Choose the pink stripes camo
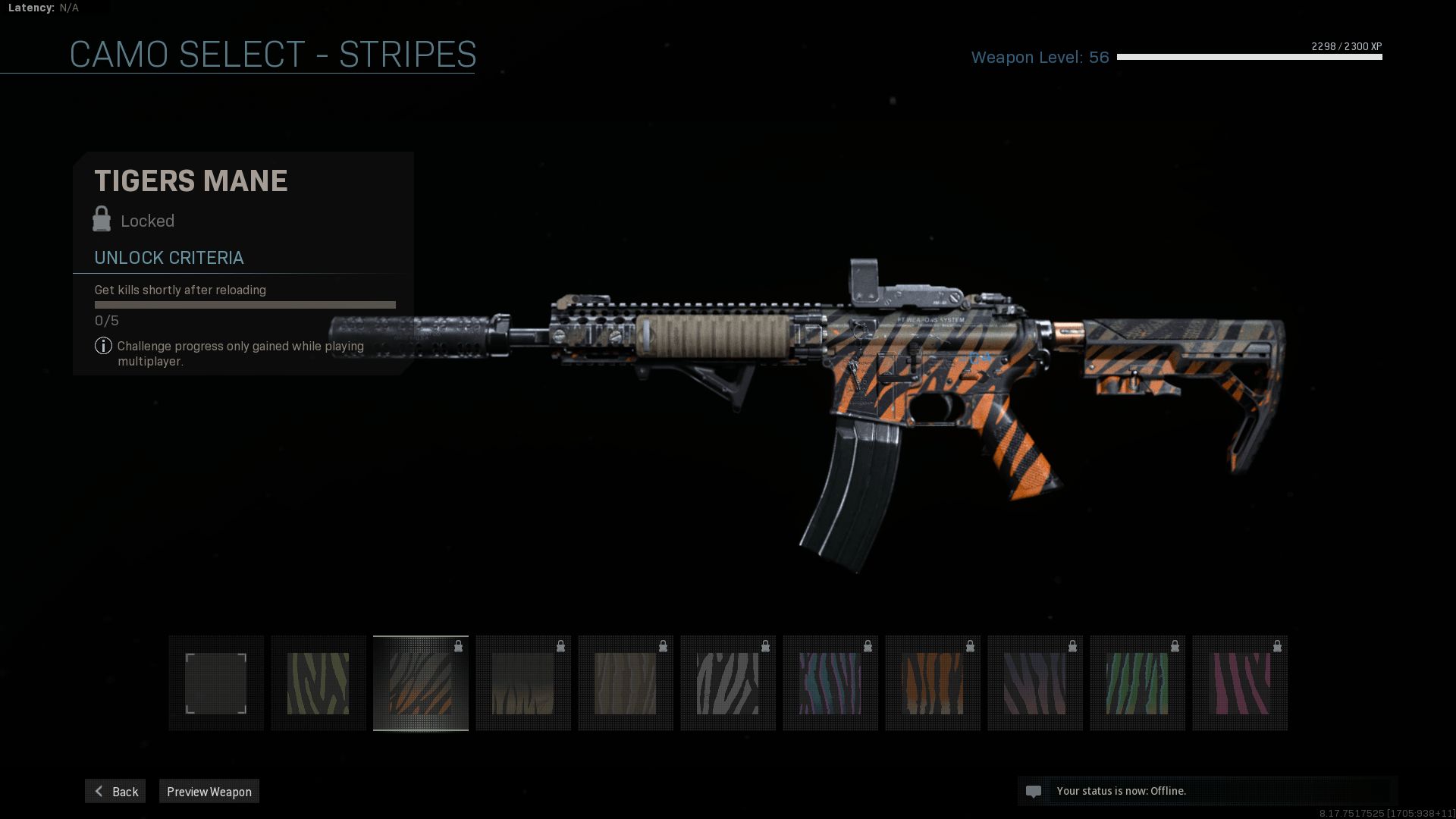This screenshot has width=1456, height=819. coord(1240,683)
